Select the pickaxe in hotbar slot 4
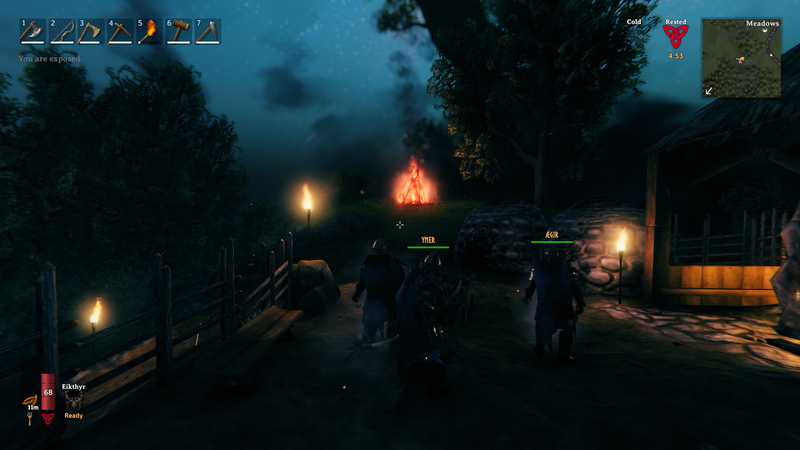 point(120,32)
